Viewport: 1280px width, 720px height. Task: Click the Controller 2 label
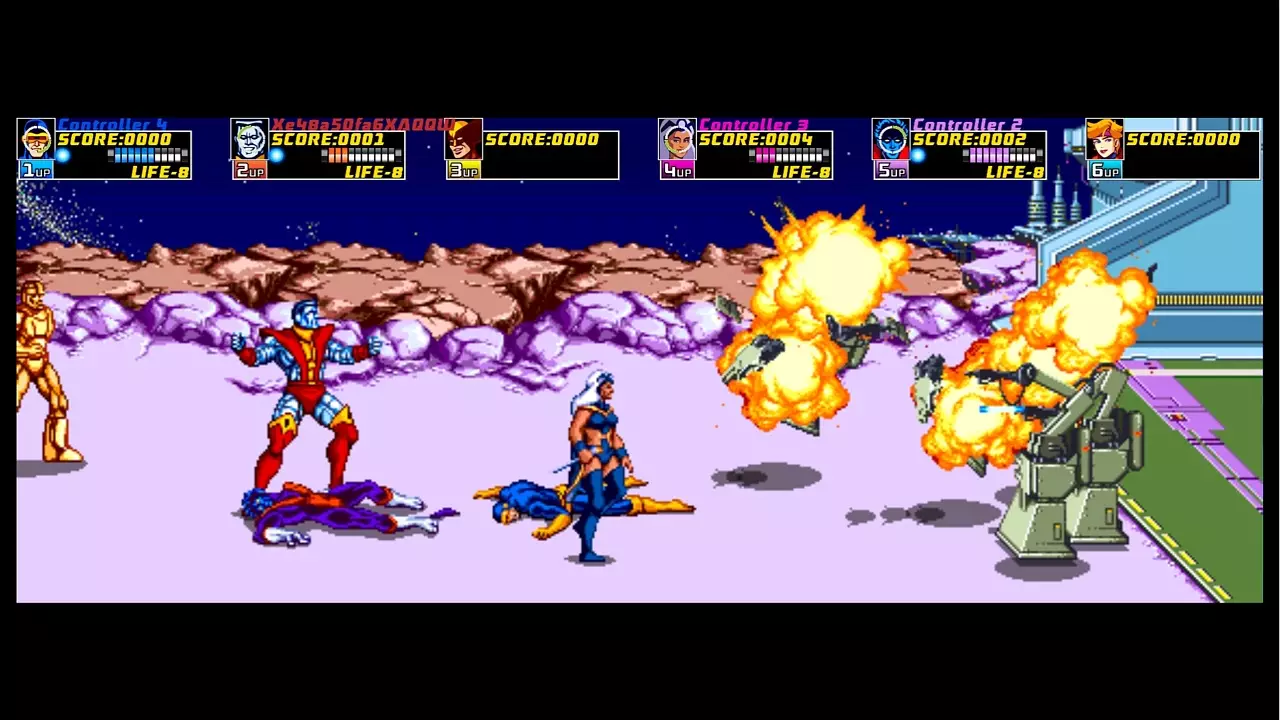coord(967,122)
